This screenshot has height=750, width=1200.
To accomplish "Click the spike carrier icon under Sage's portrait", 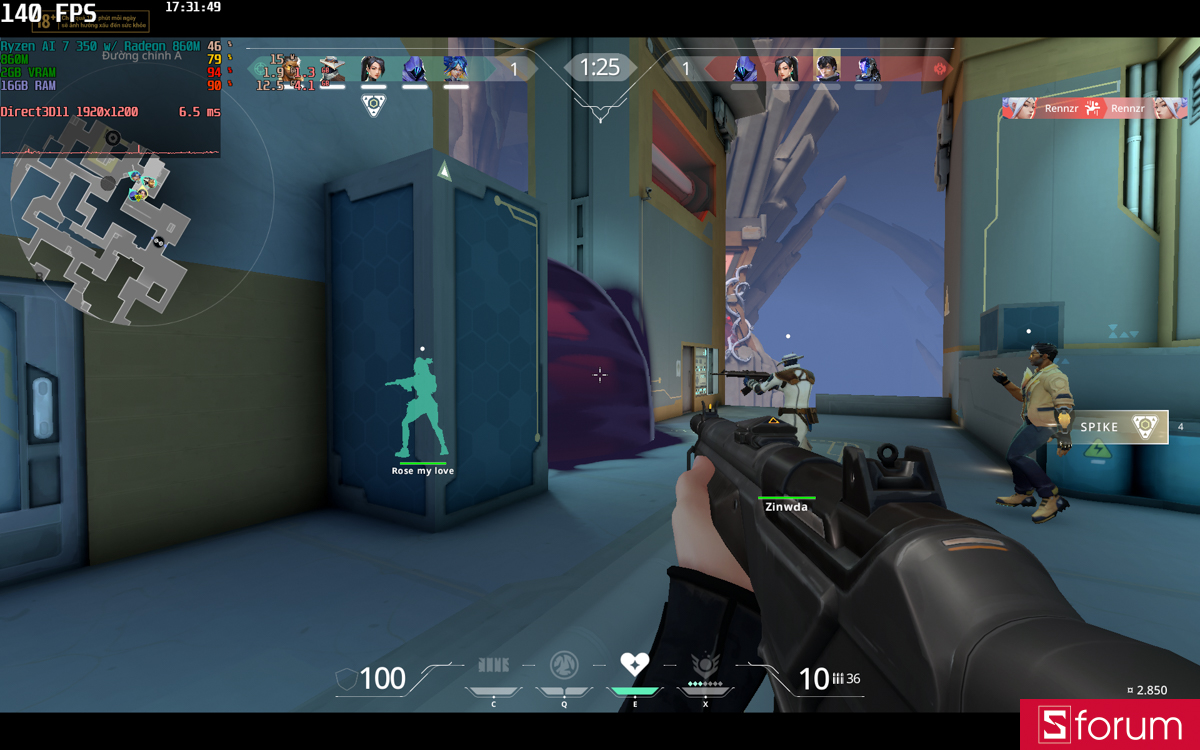I will point(373,105).
